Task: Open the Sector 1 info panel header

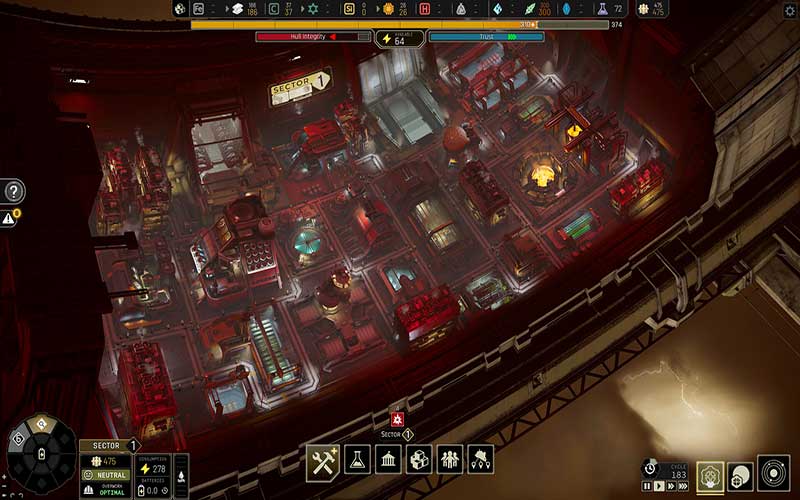Action: coord(110,445)
